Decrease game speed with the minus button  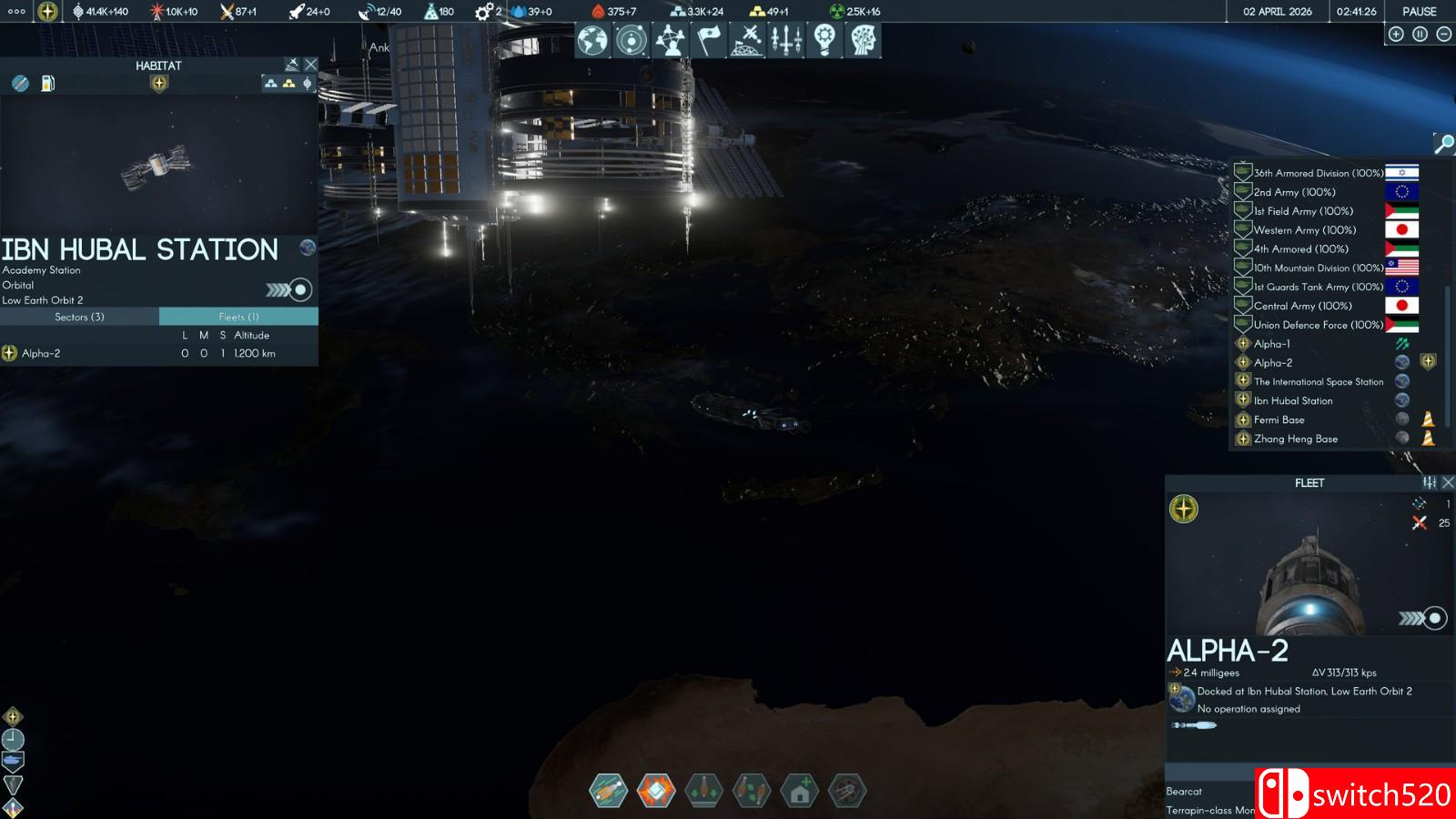(x=1443, y=35)
